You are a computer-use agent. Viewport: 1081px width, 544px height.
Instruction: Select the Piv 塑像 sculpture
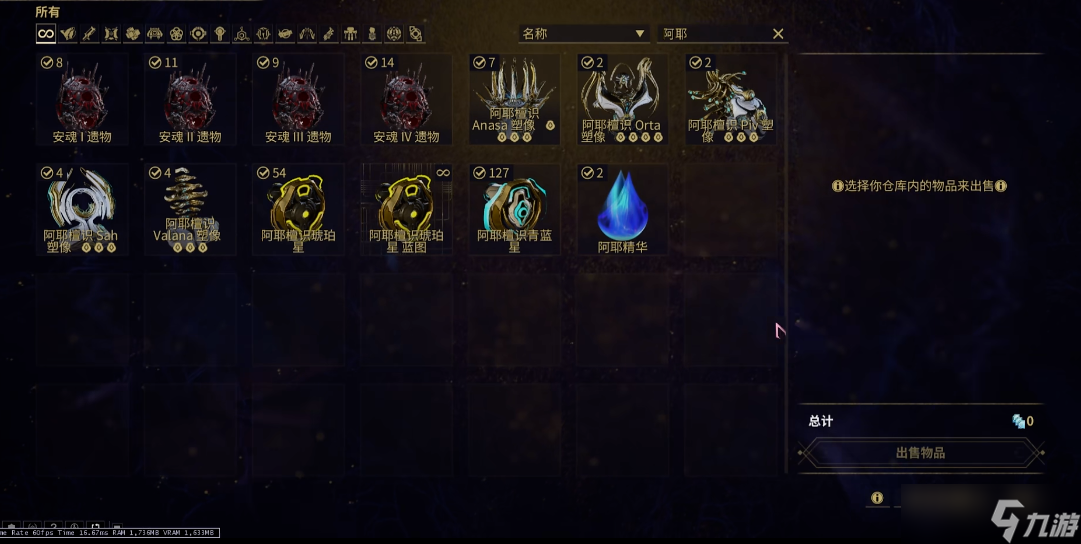pos(730,100)
